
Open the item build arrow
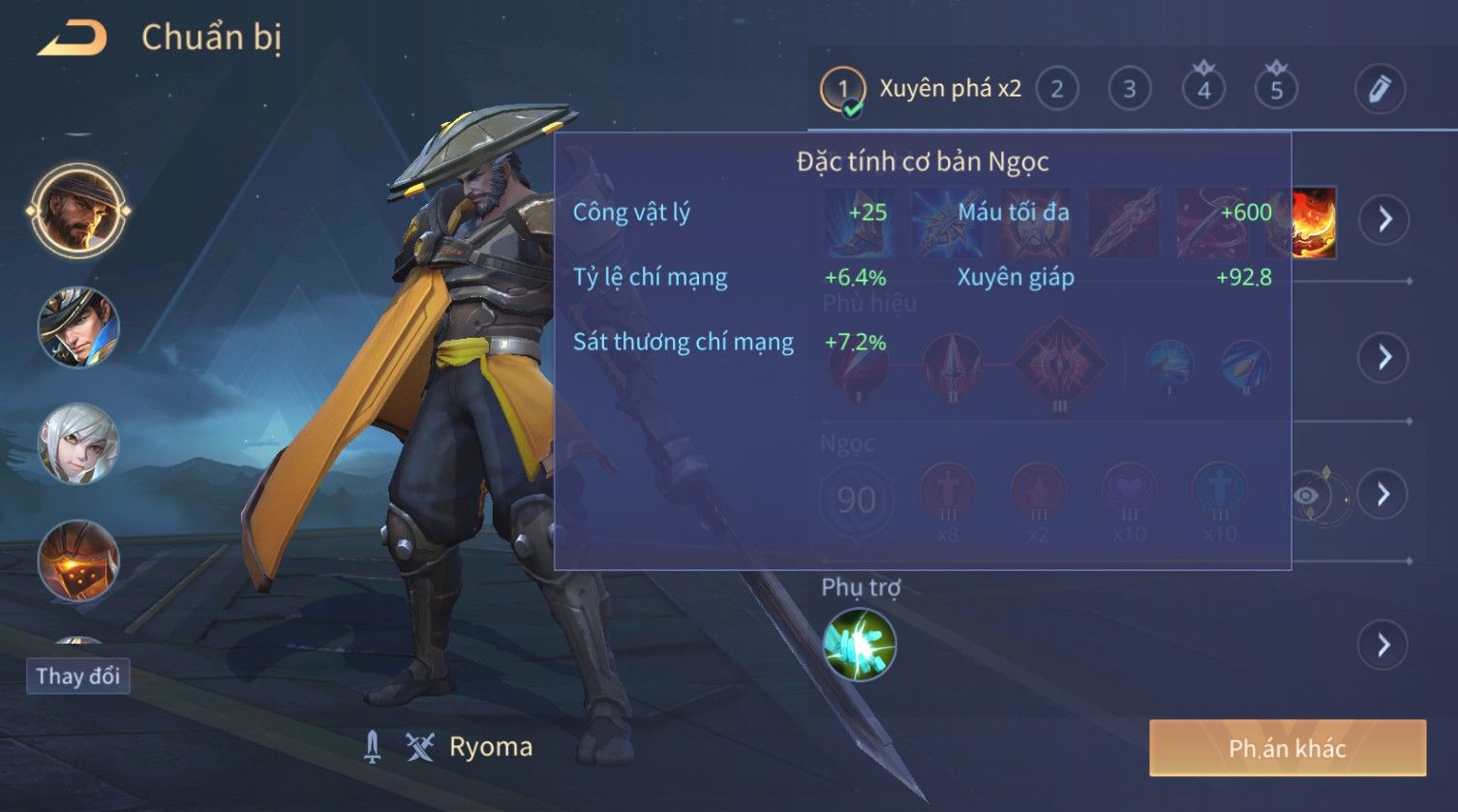click(x=1384, y=220)
